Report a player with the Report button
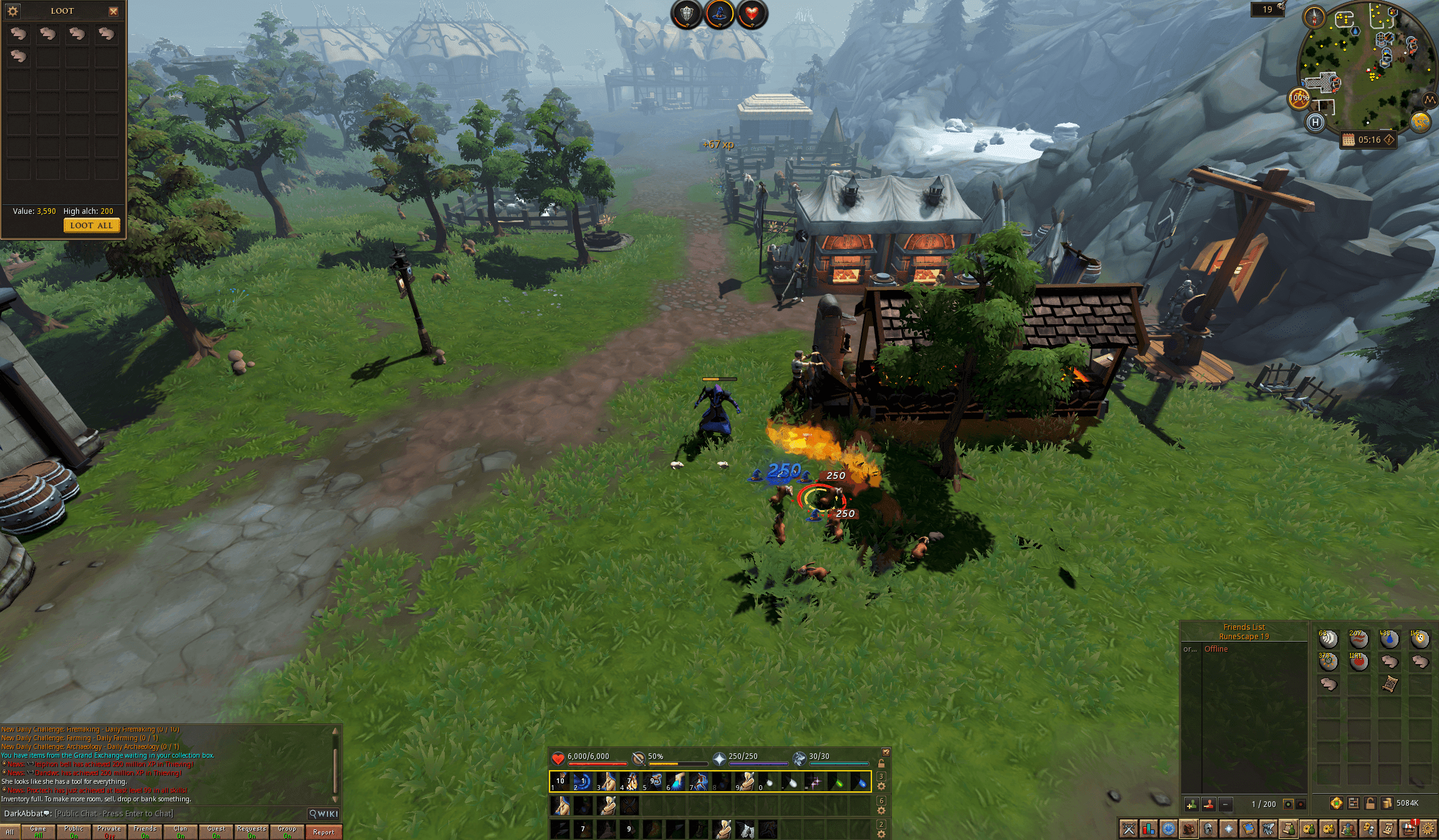 click(x=323, y=832)
